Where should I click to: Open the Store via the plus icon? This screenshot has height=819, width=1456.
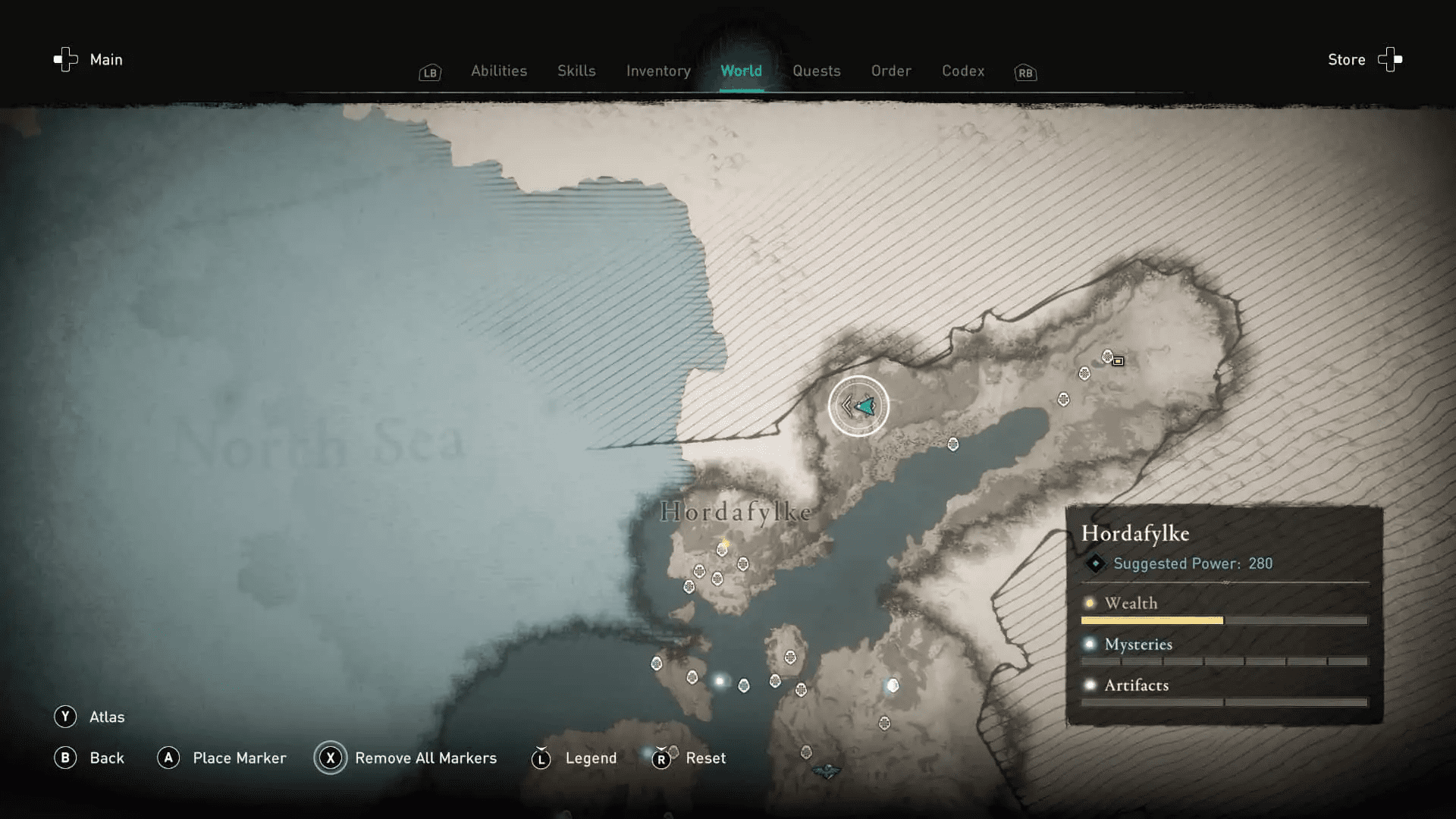[x=1390, y=59]
